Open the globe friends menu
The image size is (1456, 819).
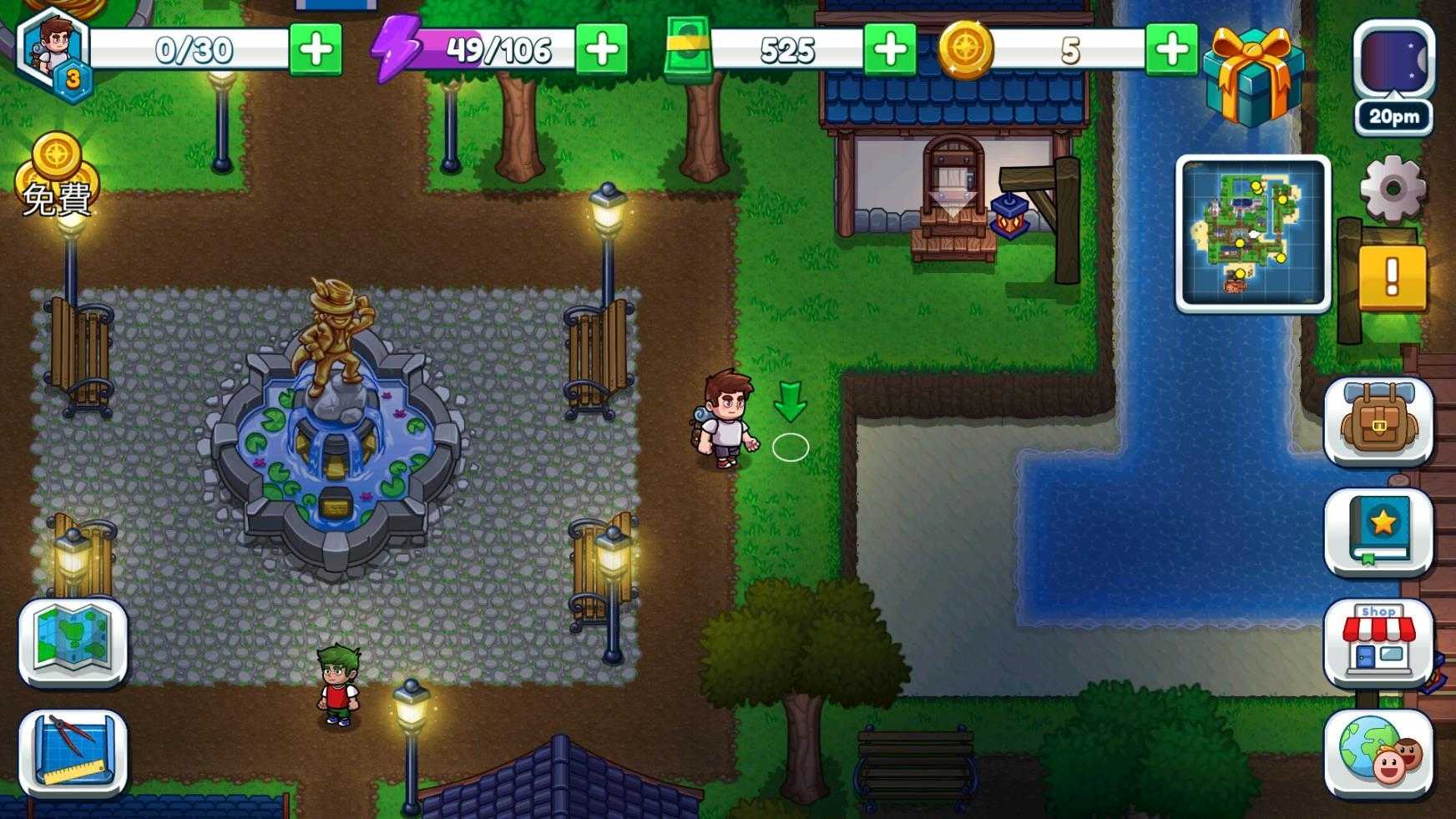coord(1378,752)
